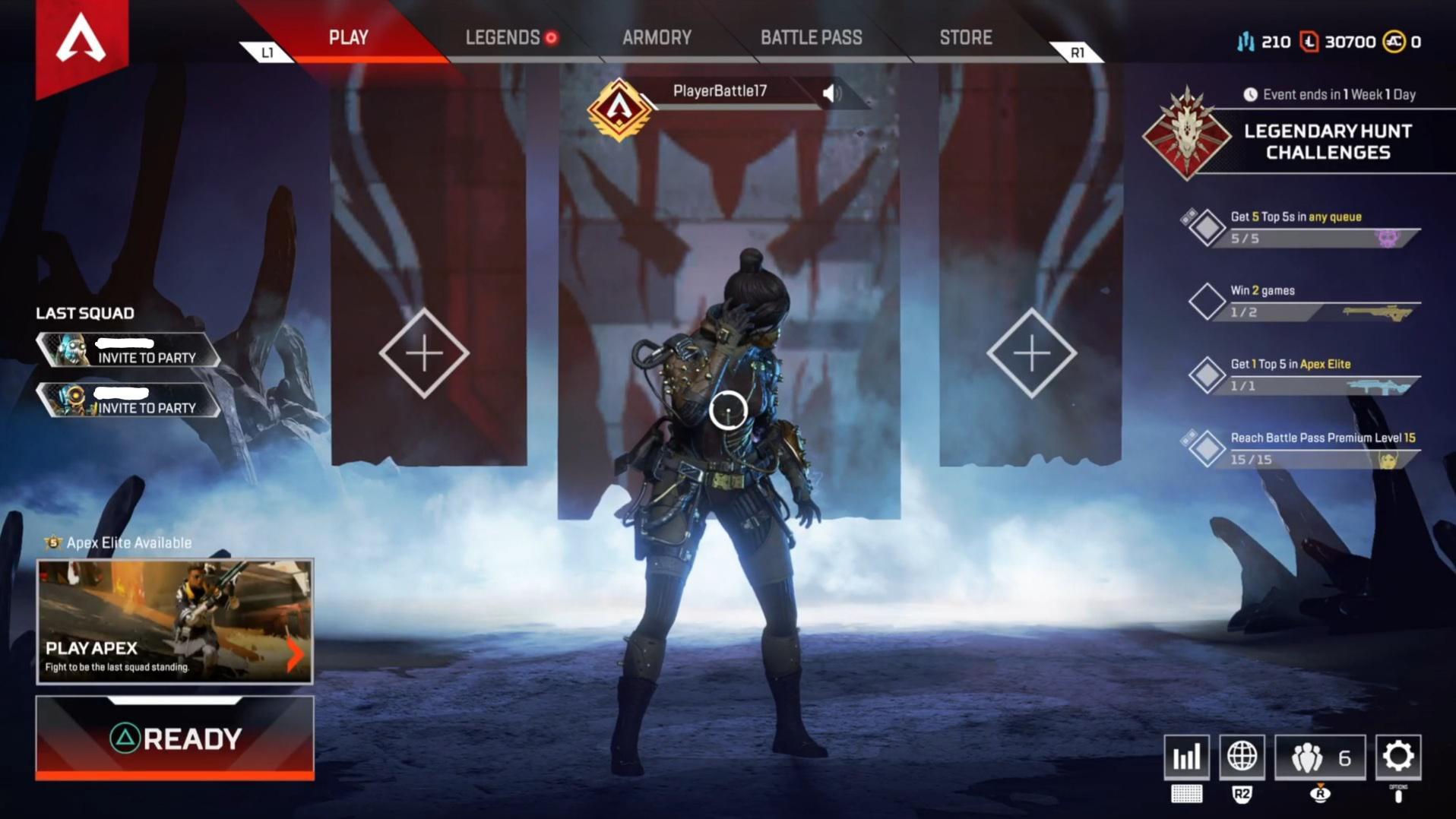Open the STORE tab
This screenshot has width=1456, height=819.
point(965,36)
